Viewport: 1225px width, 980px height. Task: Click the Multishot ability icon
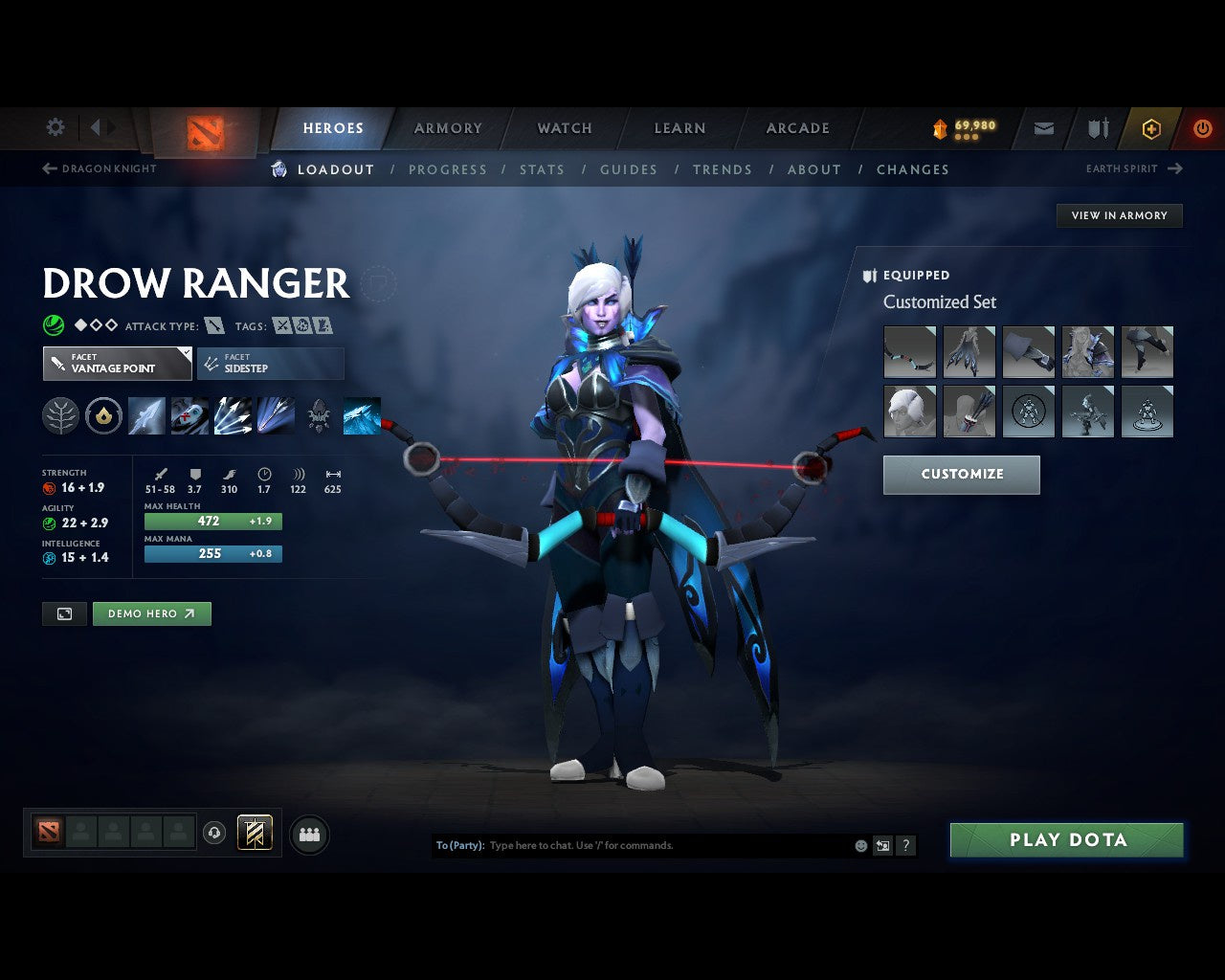pyautogui.click(x=233, y=414)
